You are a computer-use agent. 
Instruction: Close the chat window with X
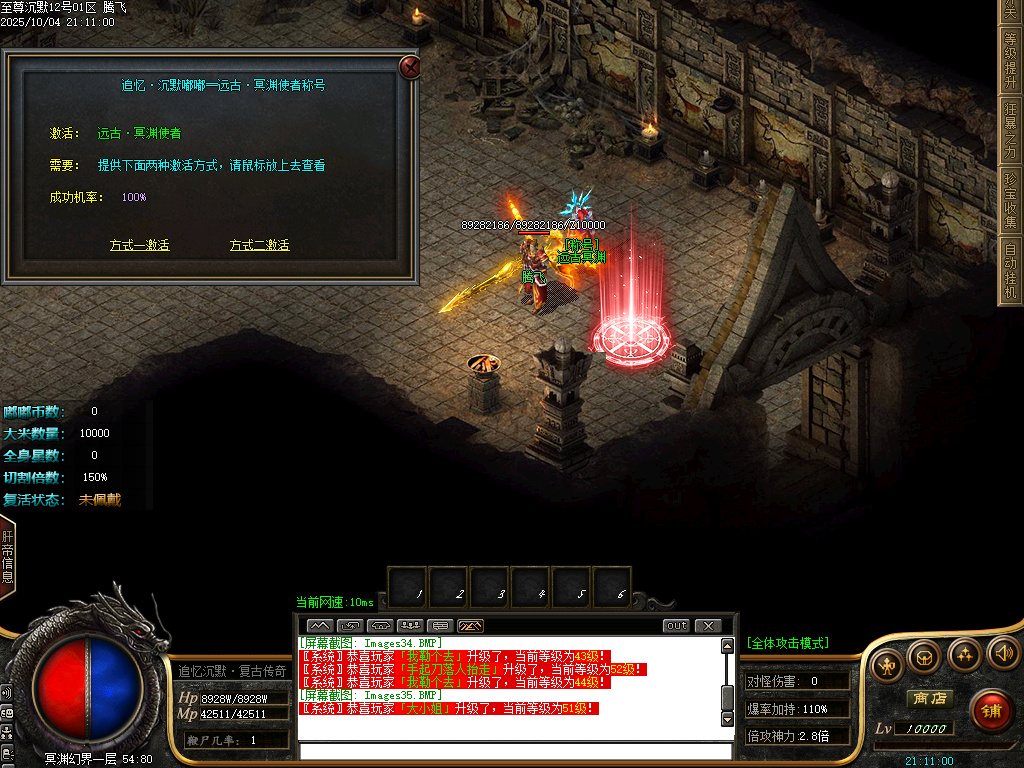(x=707, y=626)
